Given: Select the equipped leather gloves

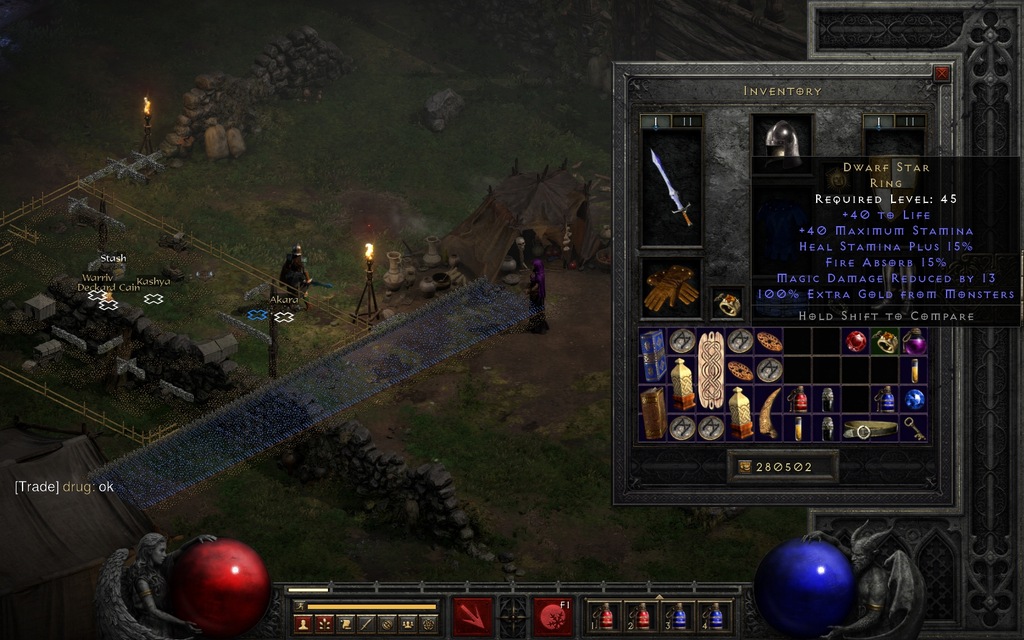Looking at the screenshot, I should (669, 288).
